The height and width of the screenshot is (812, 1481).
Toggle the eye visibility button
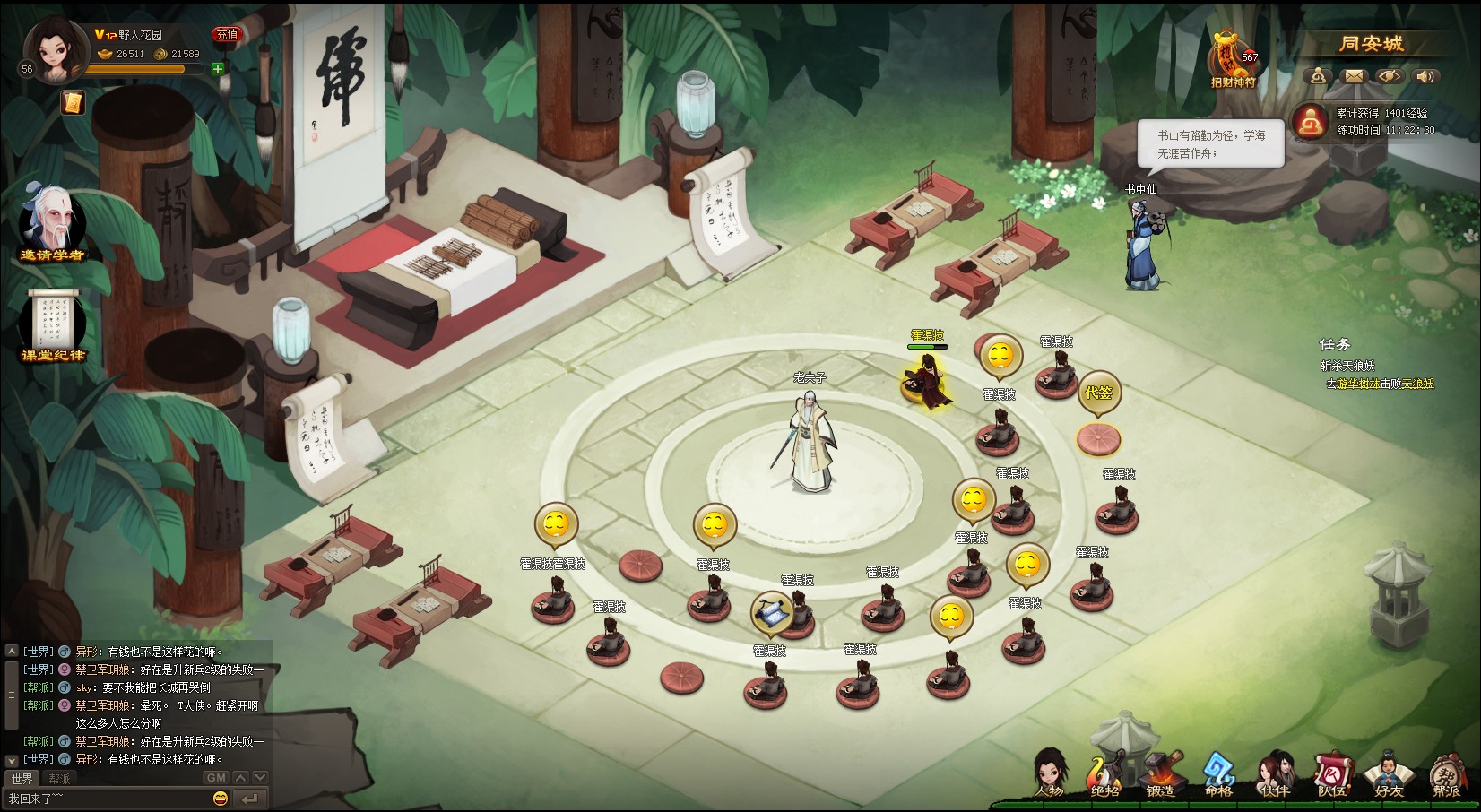[1390, 76]
